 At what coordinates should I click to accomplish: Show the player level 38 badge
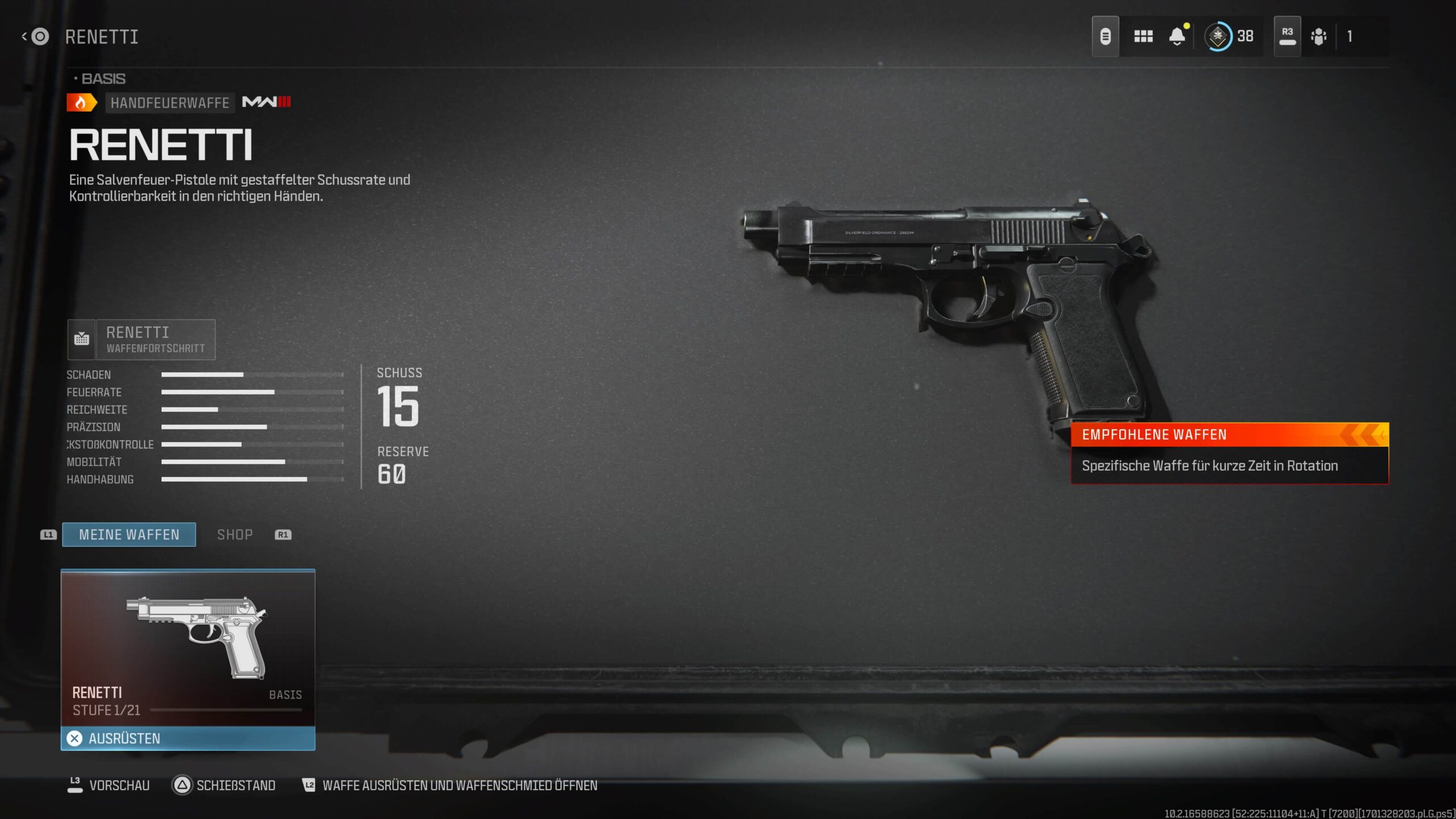coord(1229,36)
